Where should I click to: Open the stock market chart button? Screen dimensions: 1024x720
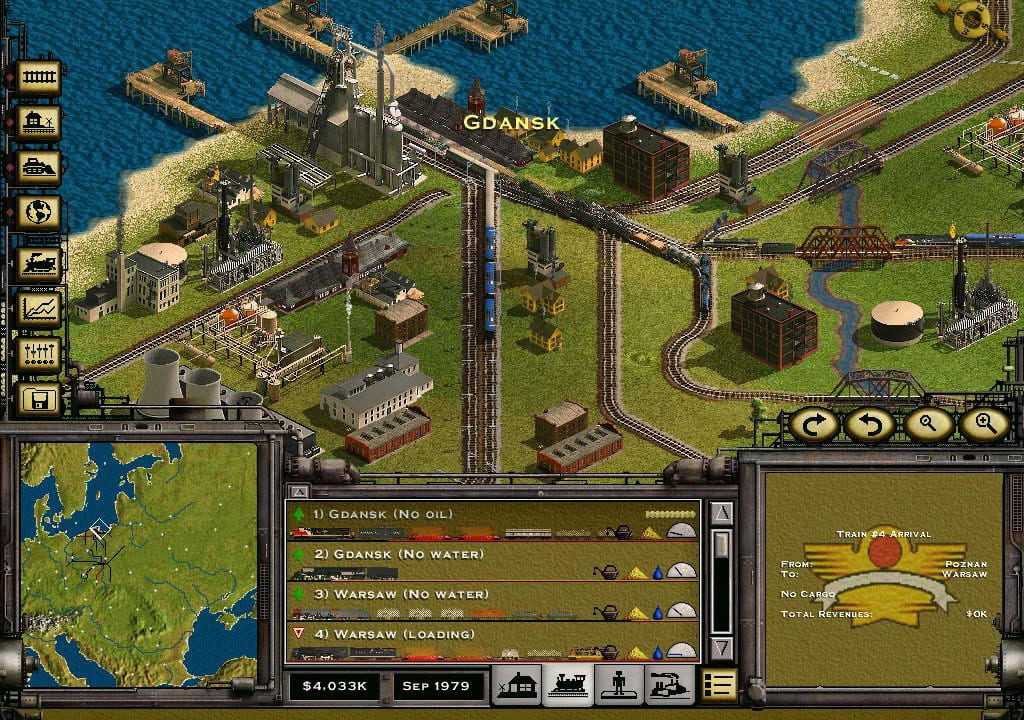[x=39, y=309]
